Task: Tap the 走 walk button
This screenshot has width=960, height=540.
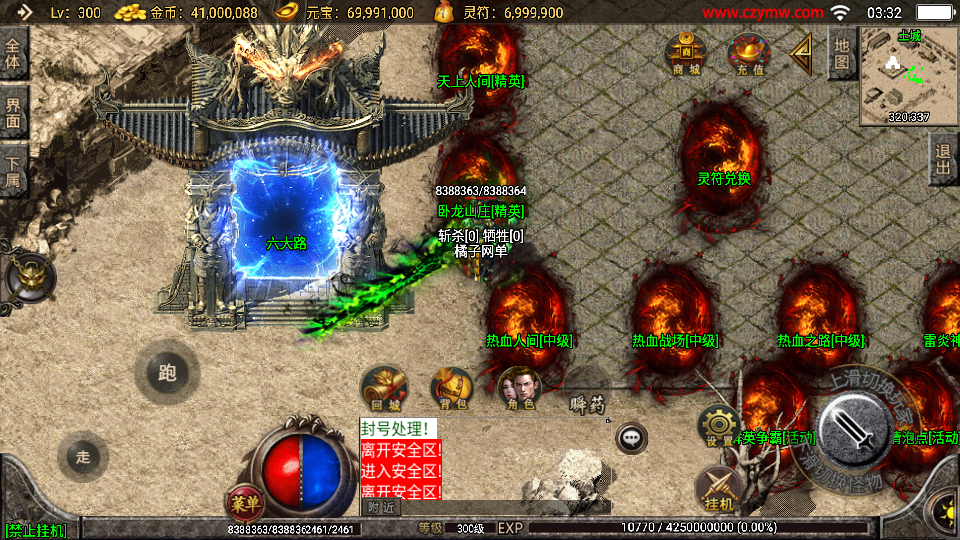Action: coord(83,457)
